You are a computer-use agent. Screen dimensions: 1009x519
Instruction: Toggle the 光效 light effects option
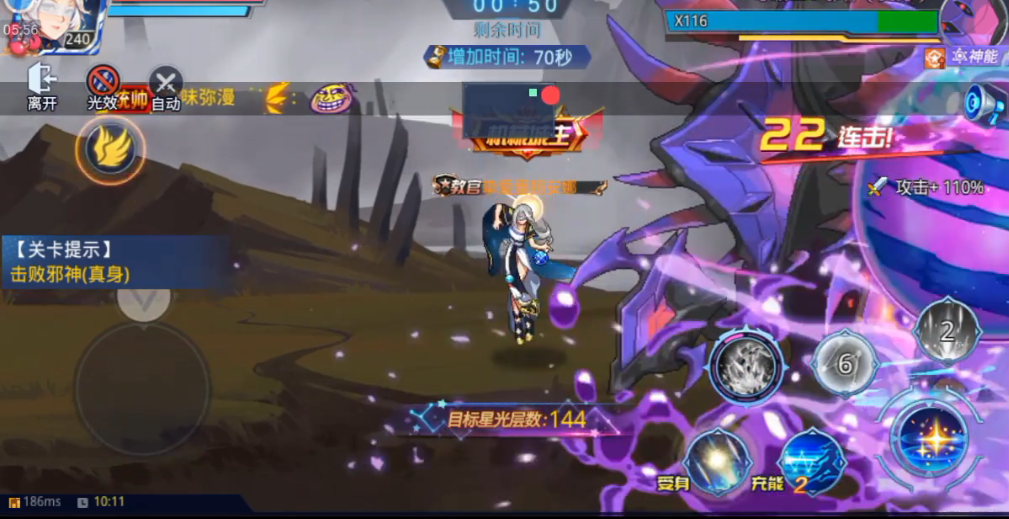coord(103,86)
